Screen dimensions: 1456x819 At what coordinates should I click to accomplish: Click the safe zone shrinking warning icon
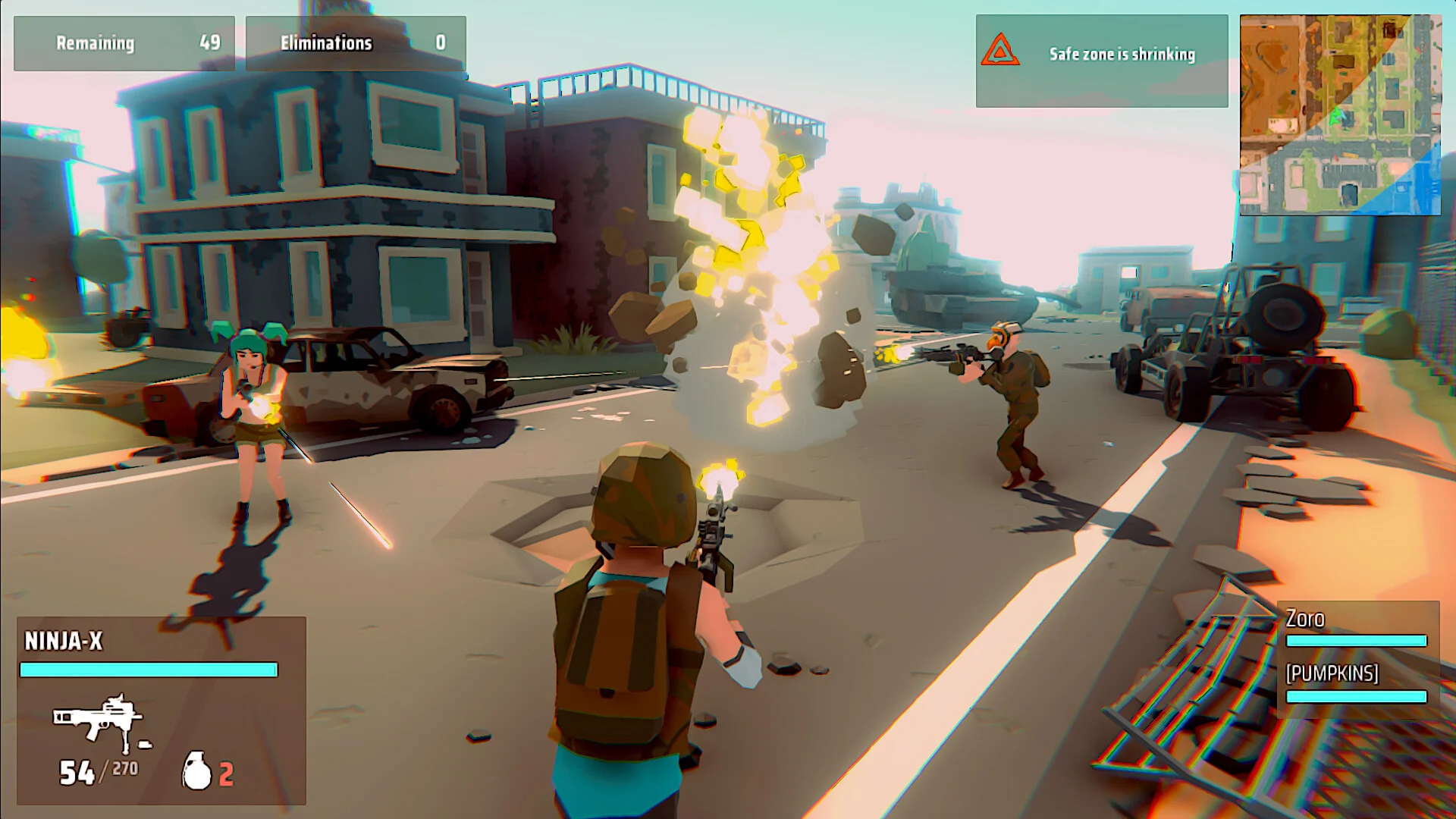point(999,51)
